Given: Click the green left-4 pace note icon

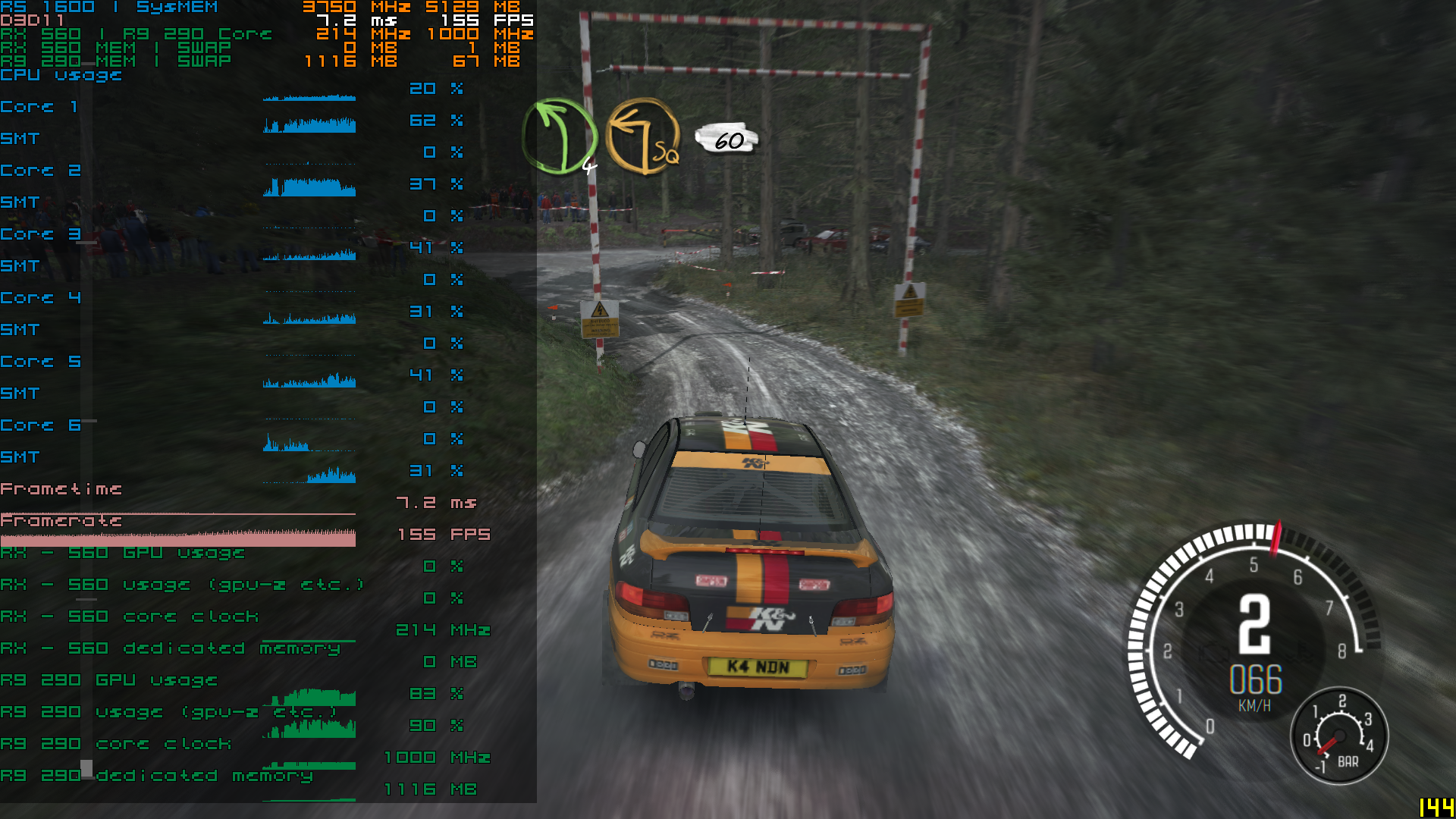Looking at the screenshot, I should coord(560,136).
